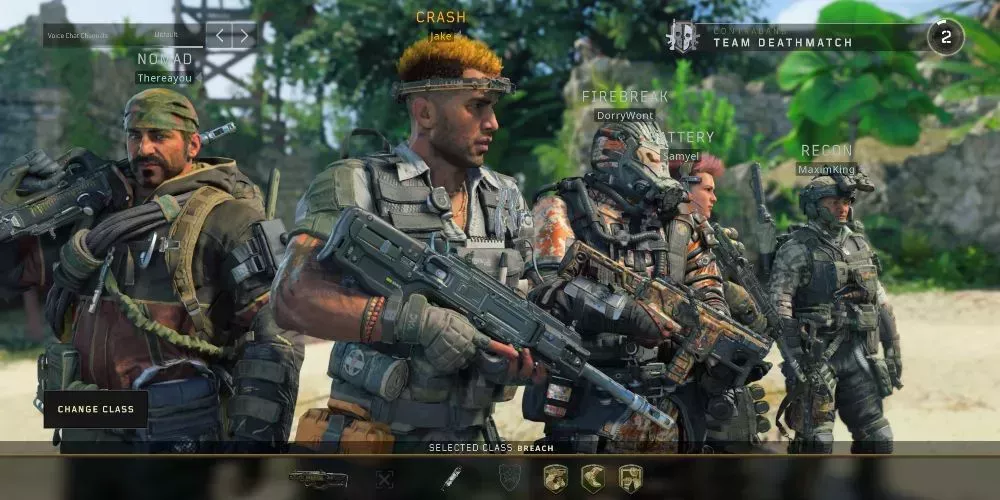
Task: Switch voice chat channel with right arrow
Action: 244,36
